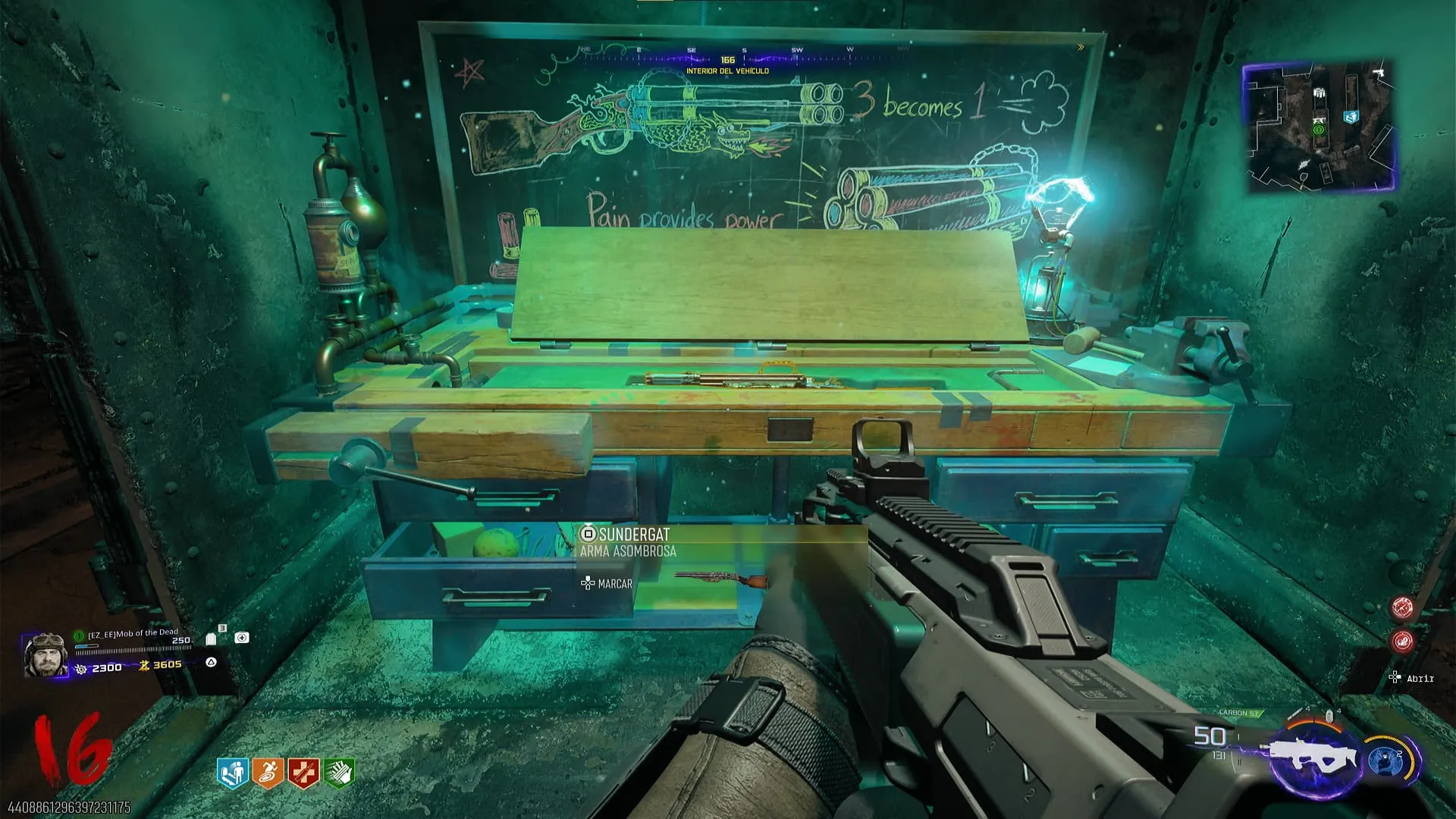1456x819 pixels.
Task: Click the player portrait with goggles
Action: click(x=45, y=655)
